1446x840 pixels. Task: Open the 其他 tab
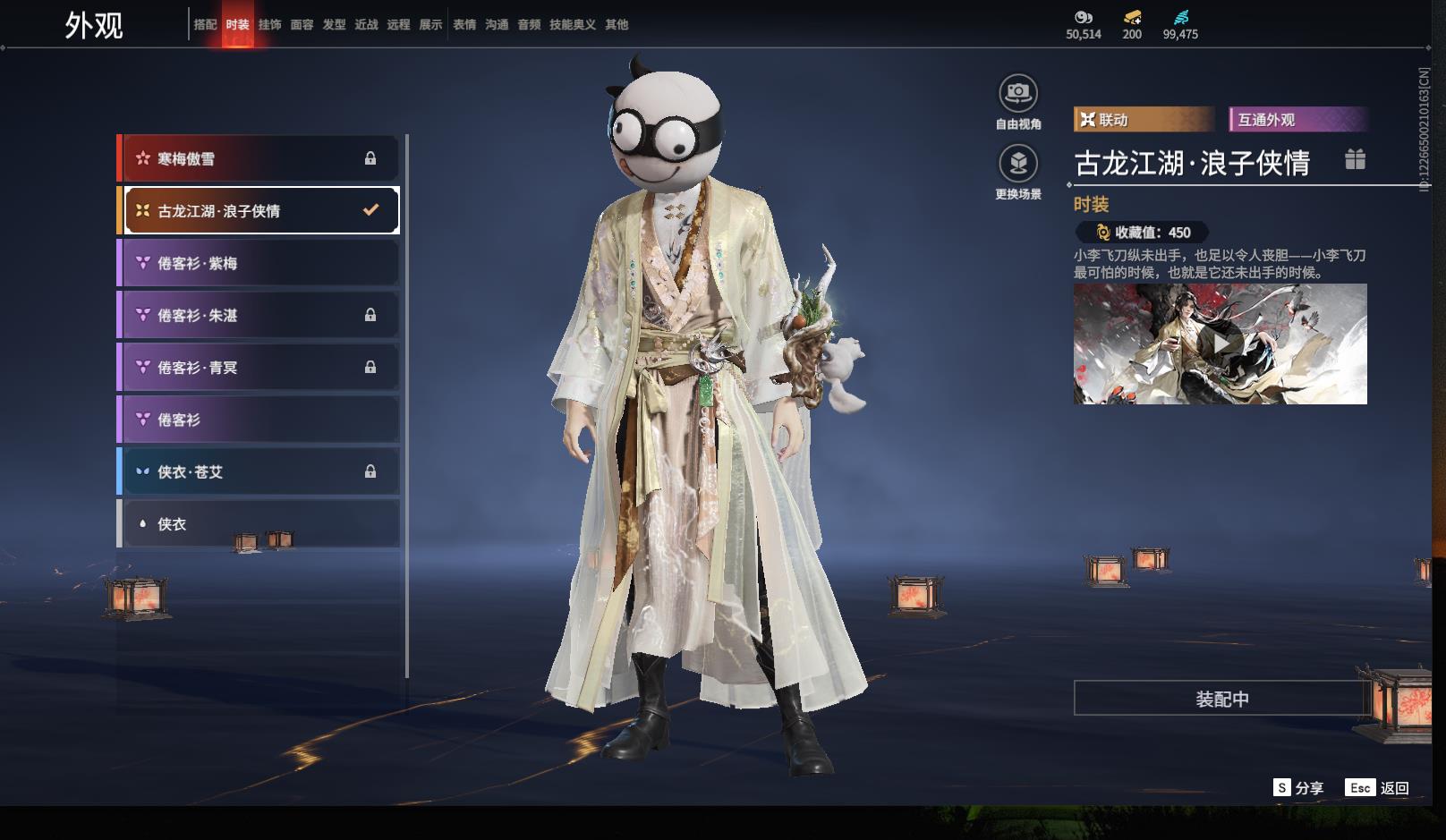click(617, 25)
